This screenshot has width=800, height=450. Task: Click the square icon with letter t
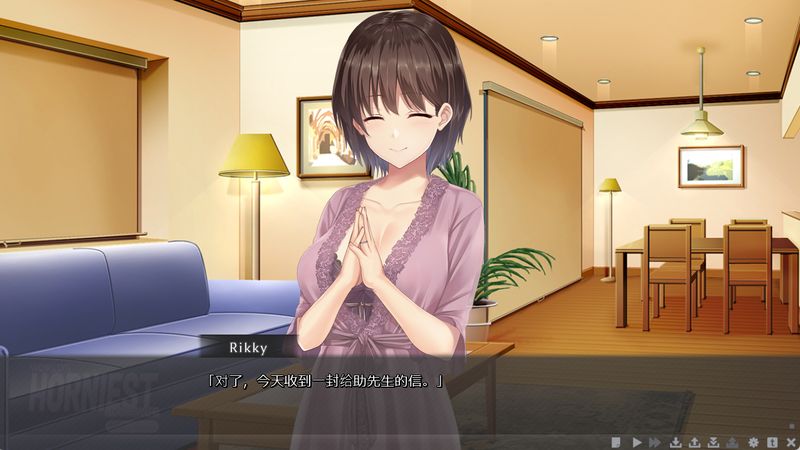click(772, 441)
